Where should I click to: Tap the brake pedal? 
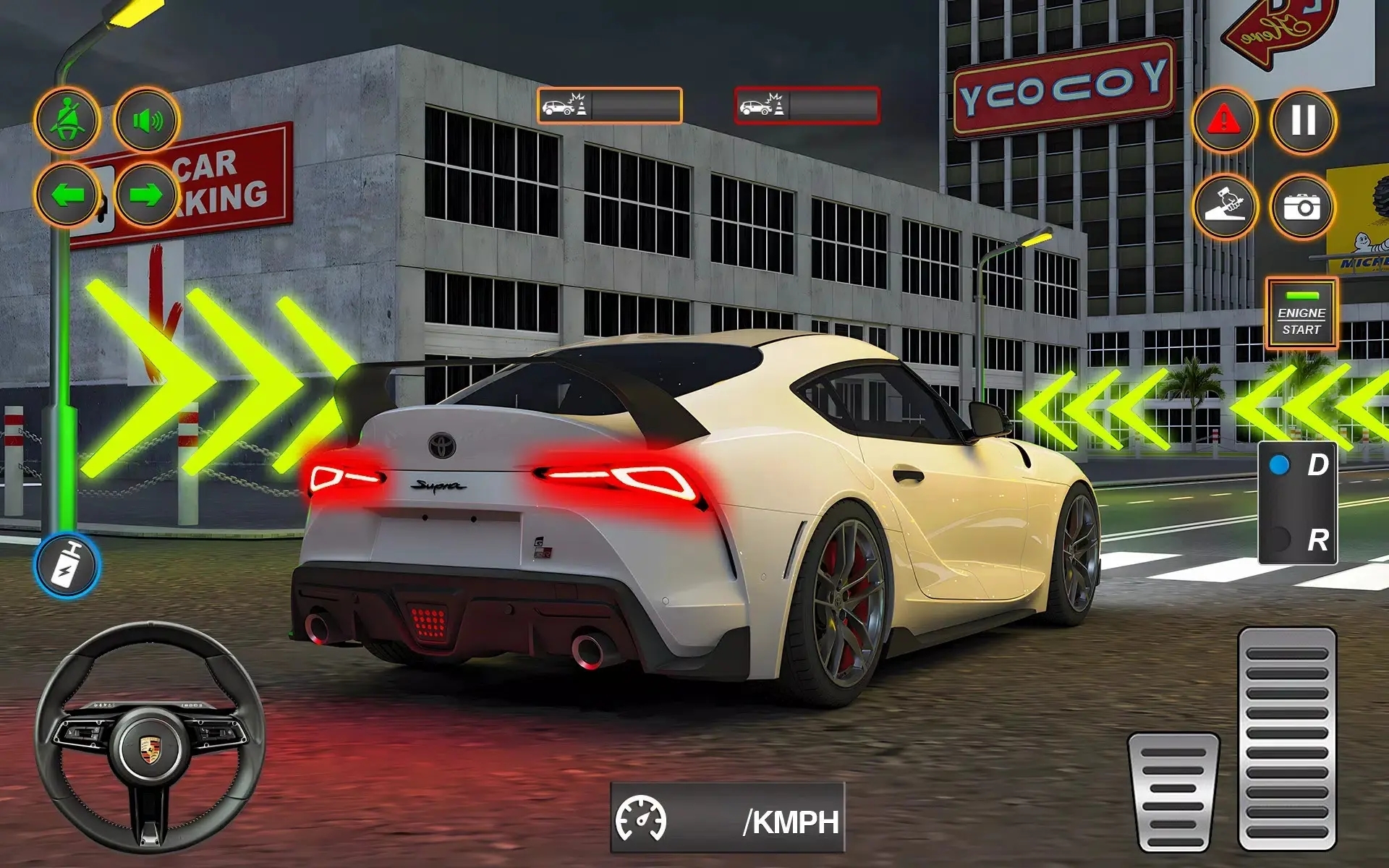(x=1173, y=791)
